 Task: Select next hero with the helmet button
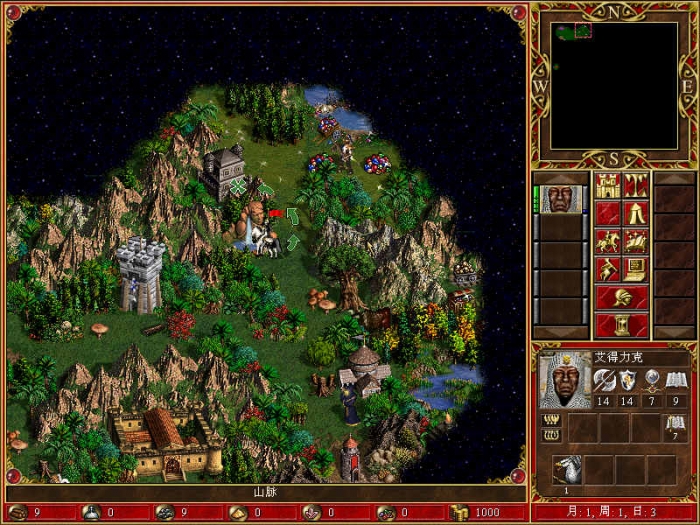pos(622,297)
